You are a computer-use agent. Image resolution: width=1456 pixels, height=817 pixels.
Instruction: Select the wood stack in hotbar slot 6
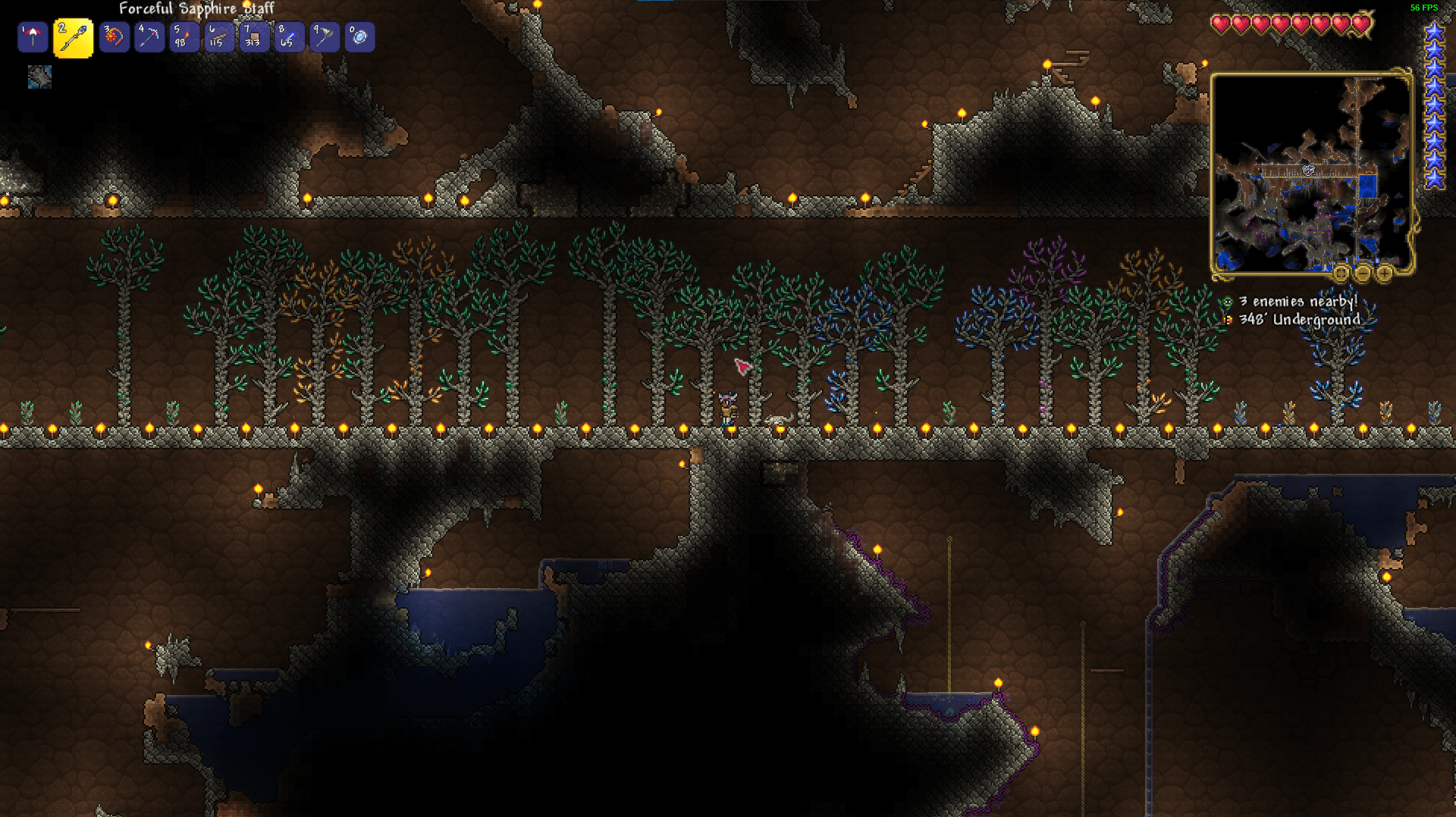(218, 36)
